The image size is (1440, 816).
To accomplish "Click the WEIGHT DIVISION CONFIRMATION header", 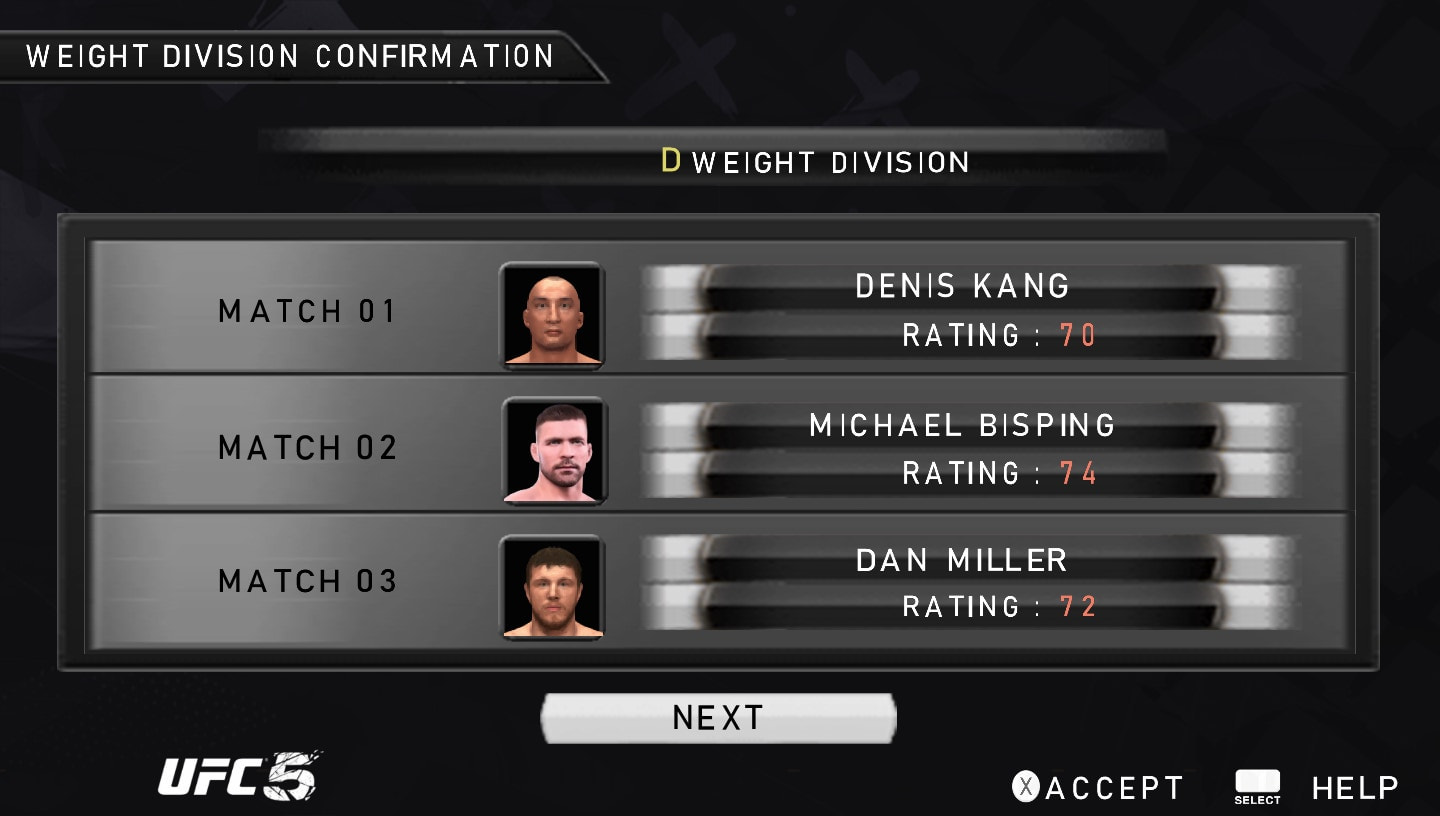I will coord(290,57).
